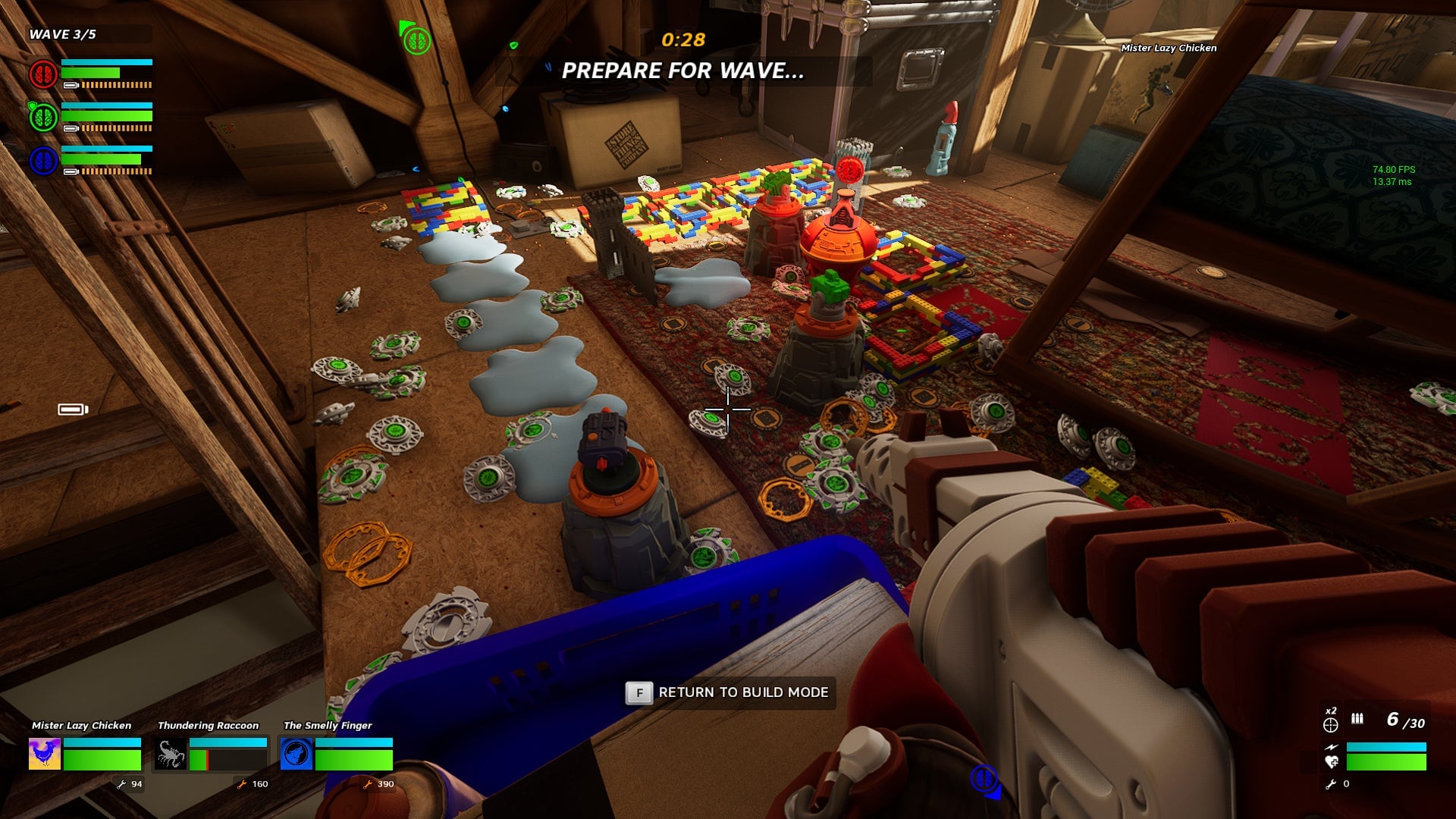Click the x2 crosshair multiplier icon
1456x819 pixels.
pyautogui.click(x=1331, y=725)
